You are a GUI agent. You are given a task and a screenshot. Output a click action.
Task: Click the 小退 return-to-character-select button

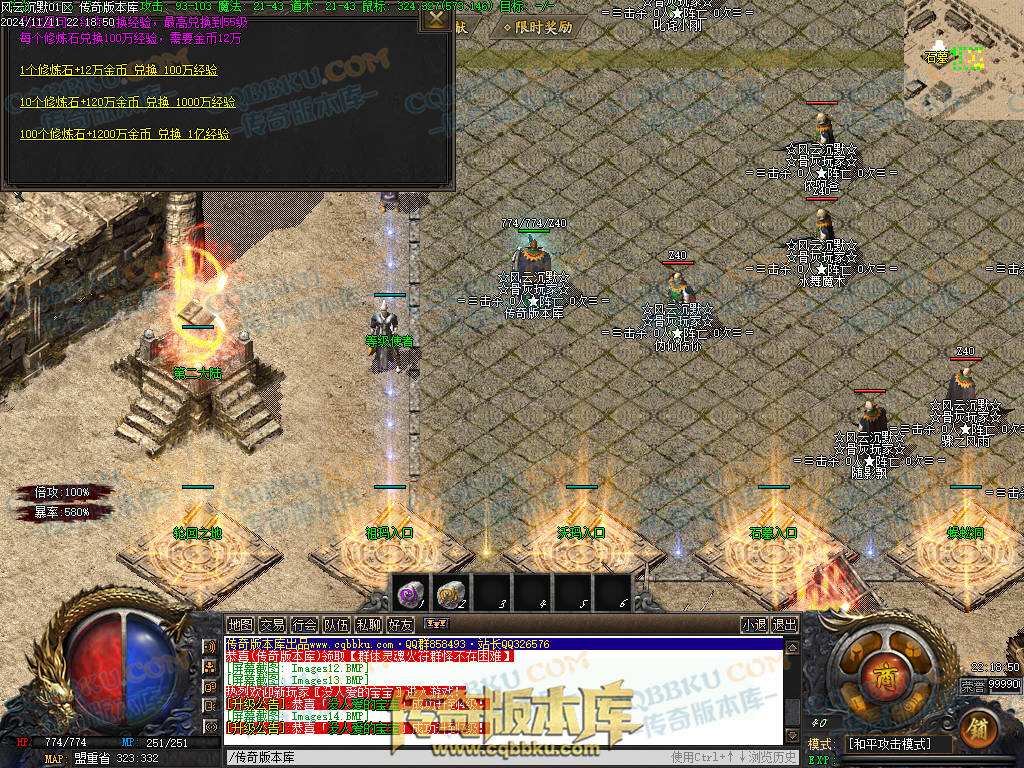pyautogui.click(x=754, y=625)
